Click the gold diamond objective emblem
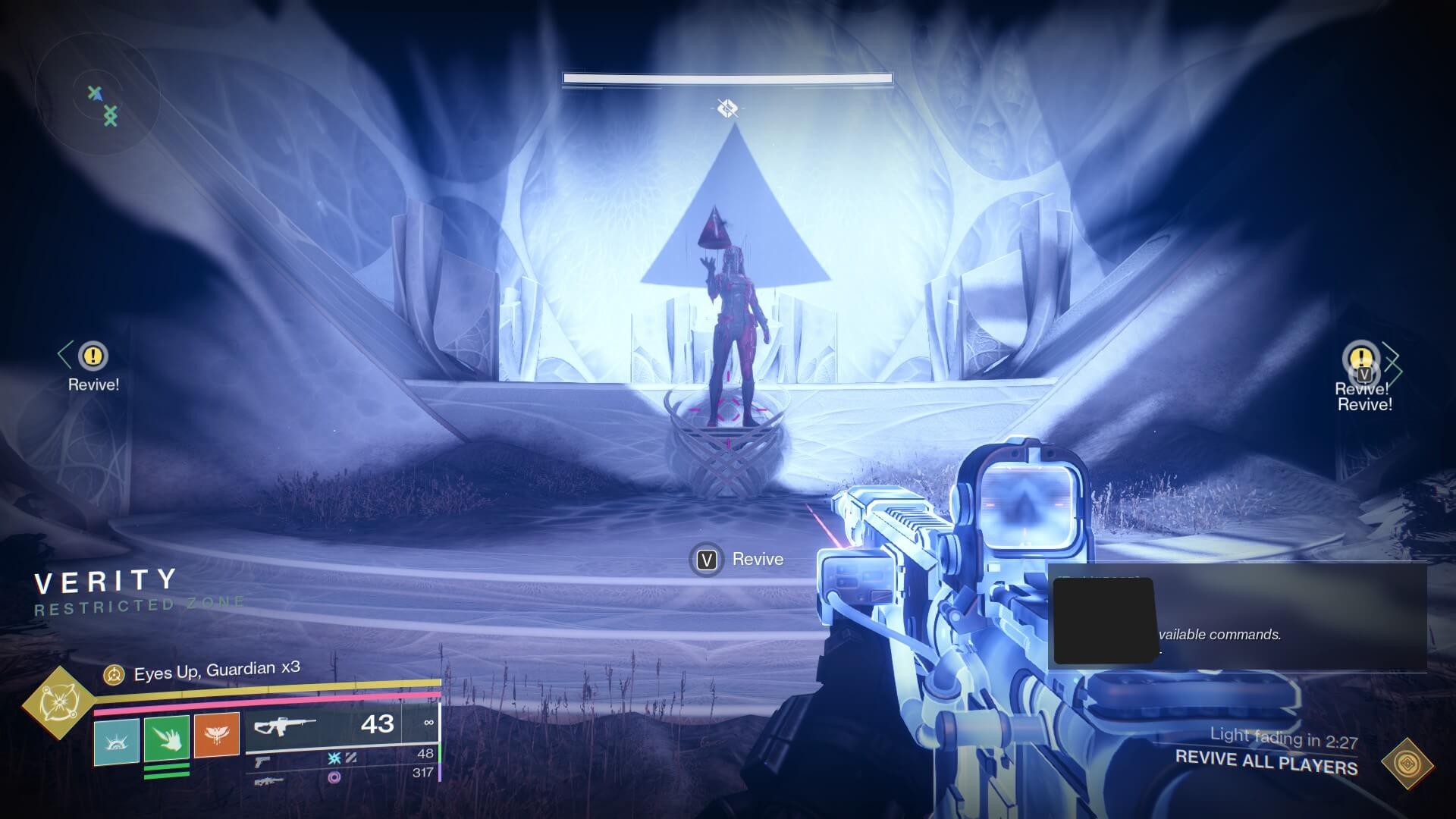 click(1407, 763)
